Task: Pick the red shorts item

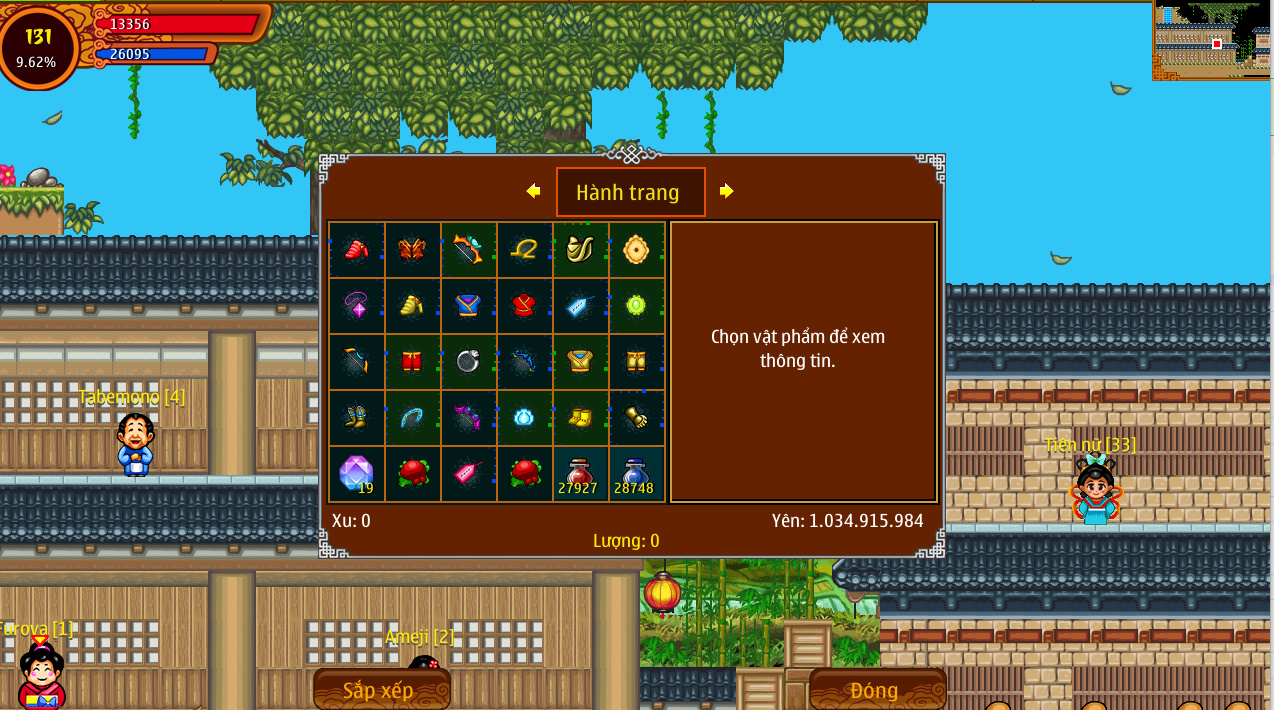Action: (412, 362)
